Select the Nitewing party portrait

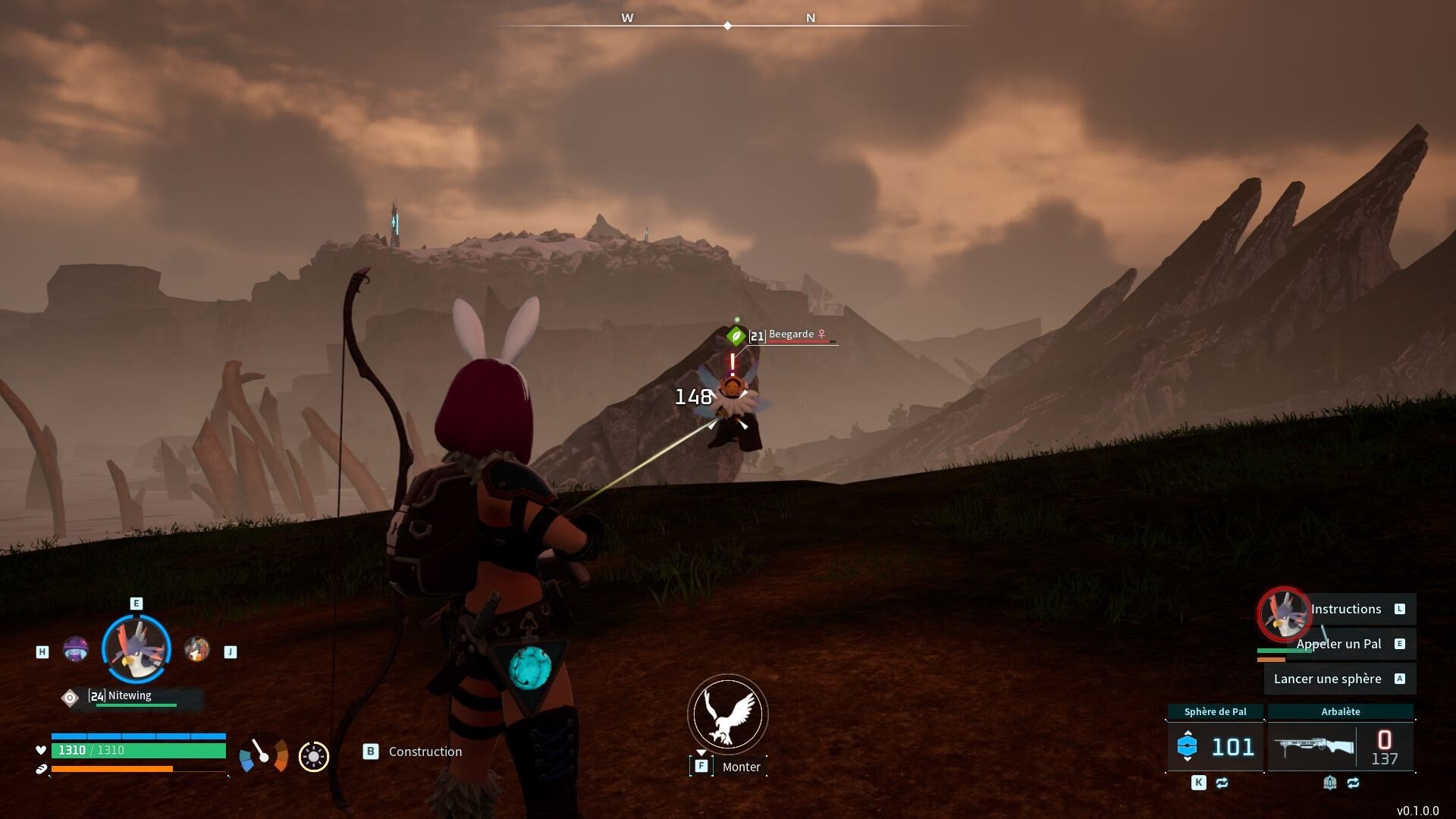point(136,649)
